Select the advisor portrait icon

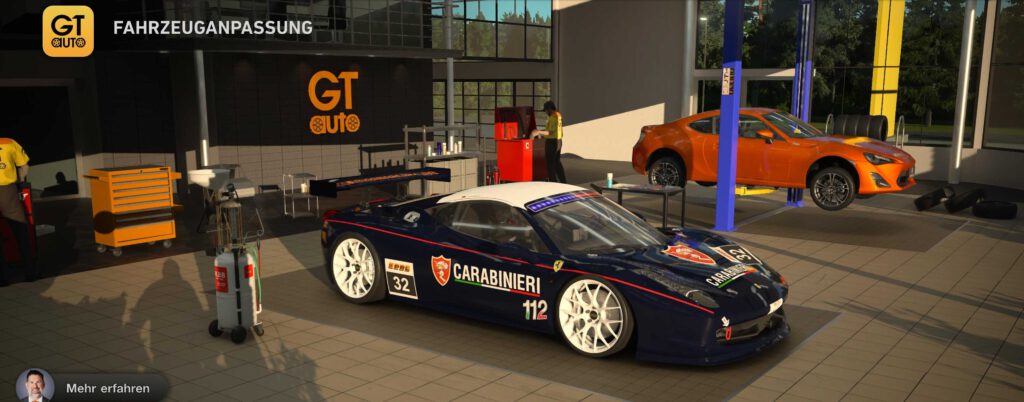pyautogui.click(x=35, y=386)
